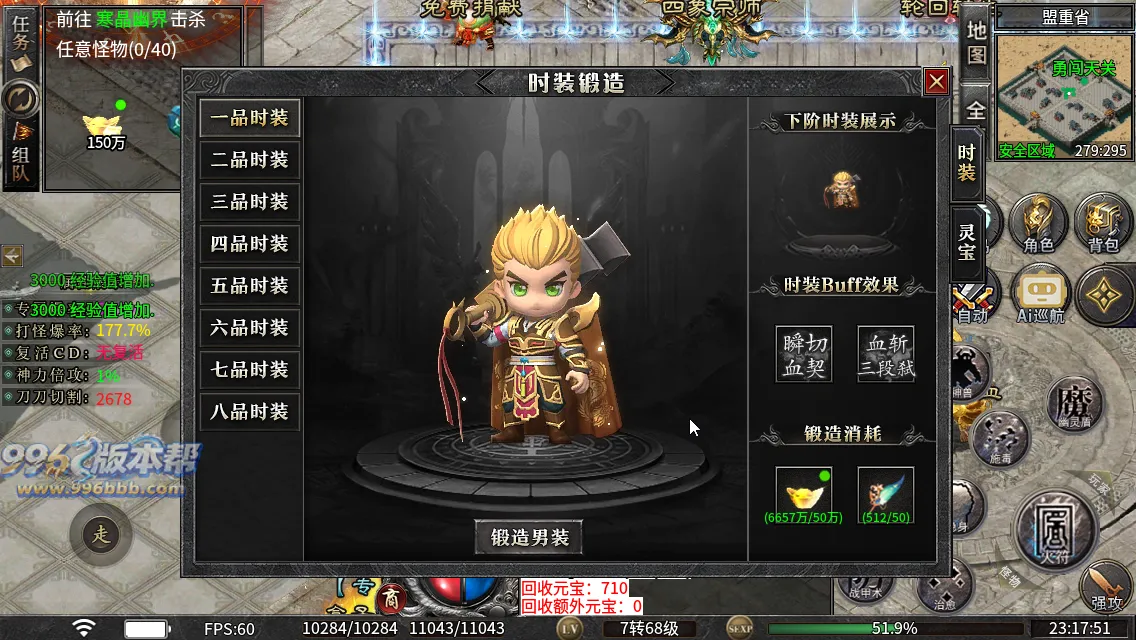Select 六品时装 from the list
The height and width of the screenshot is (640, 1136).
(250, 328)
